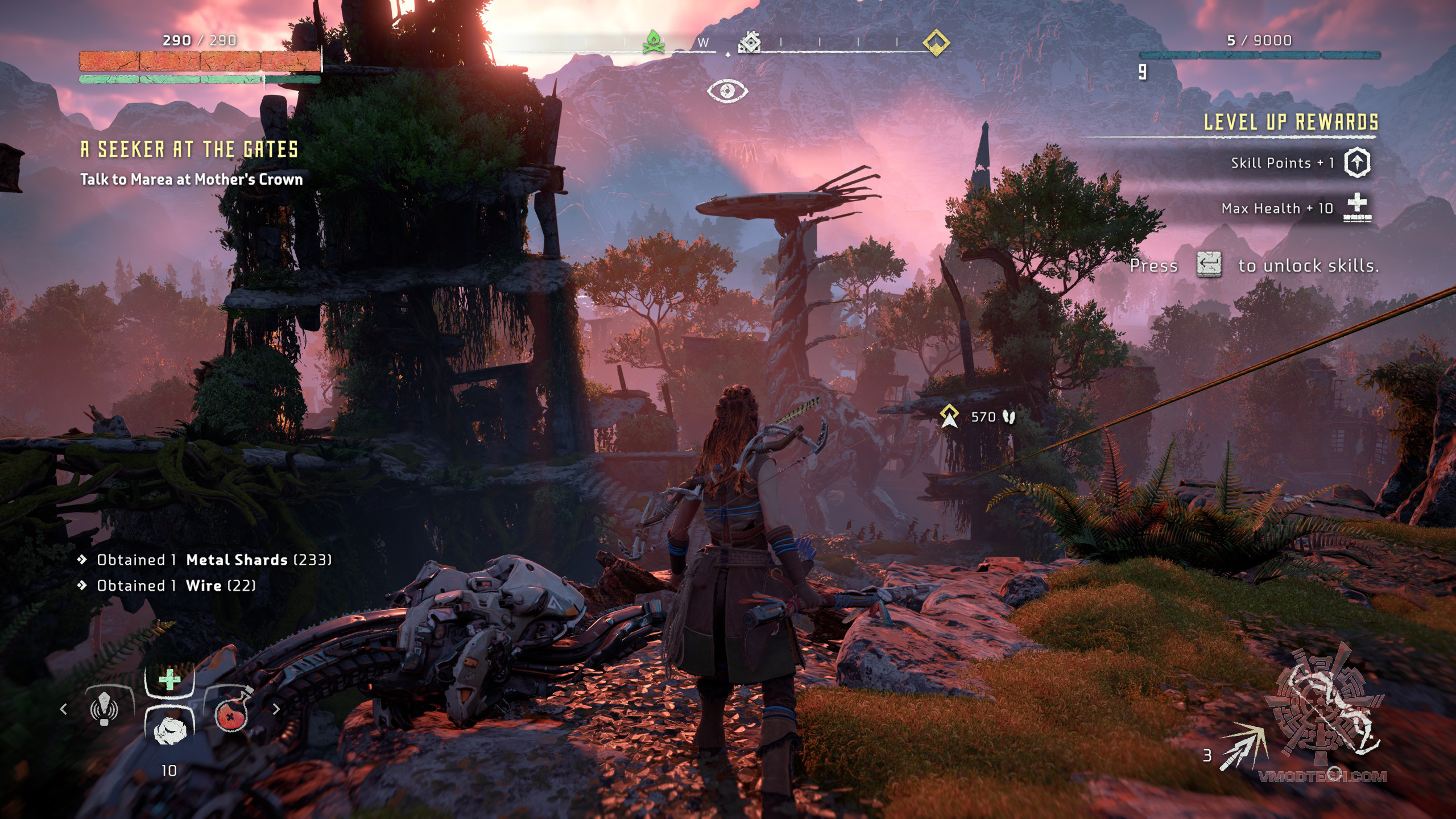
Task: Cycle tools with the left arrow
Action: tap(64, 709)
